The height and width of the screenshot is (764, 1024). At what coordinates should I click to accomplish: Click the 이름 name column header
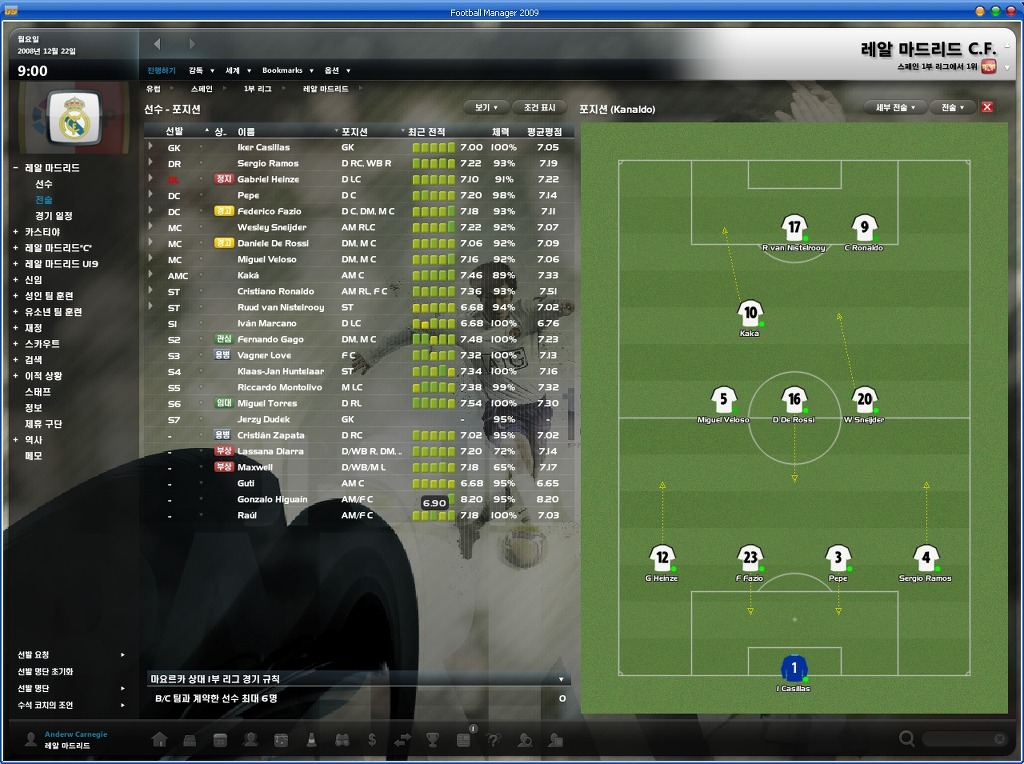coord(246,131)
